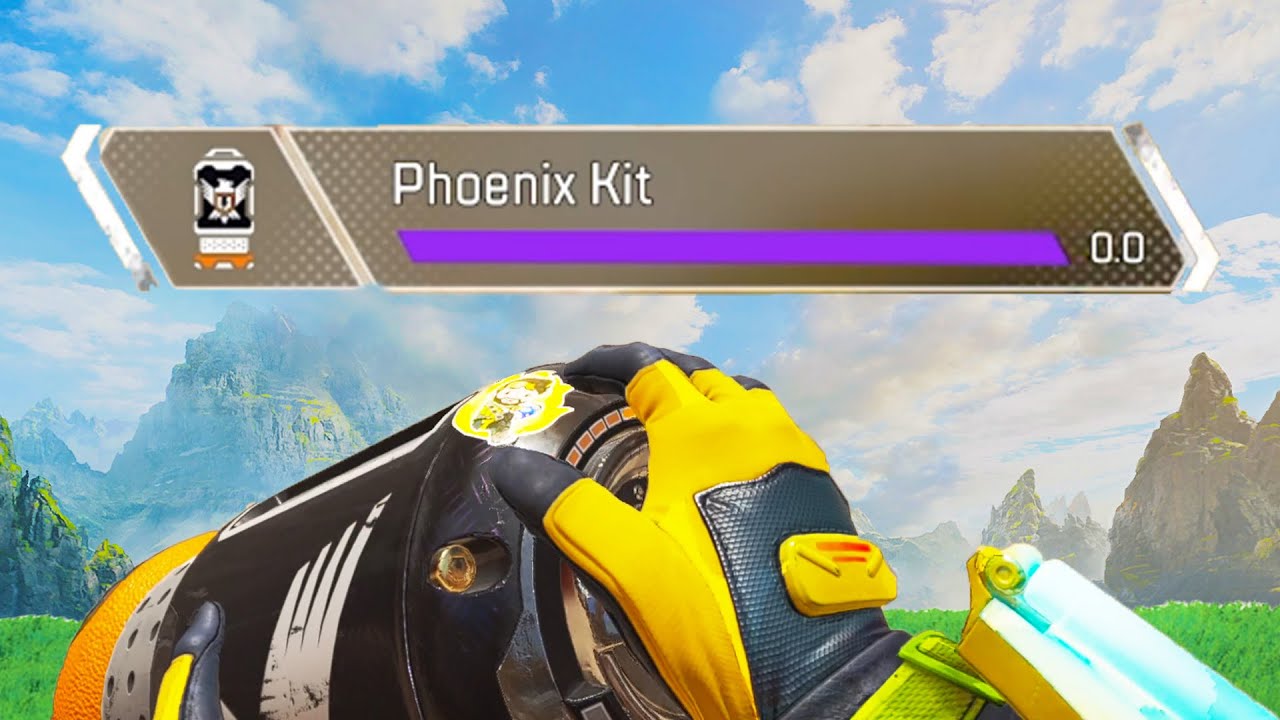The width and height of the screenshot is (1280, 720).
Task: Select the dotted battery strip on the icon
Action: [x=222, y=246]
